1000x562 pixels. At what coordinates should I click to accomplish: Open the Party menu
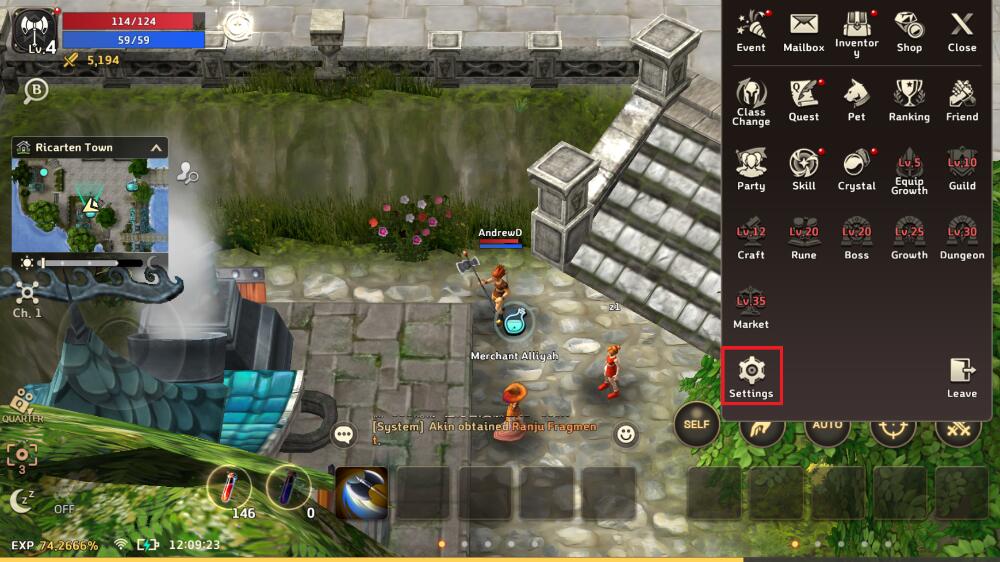coord(751,169)
